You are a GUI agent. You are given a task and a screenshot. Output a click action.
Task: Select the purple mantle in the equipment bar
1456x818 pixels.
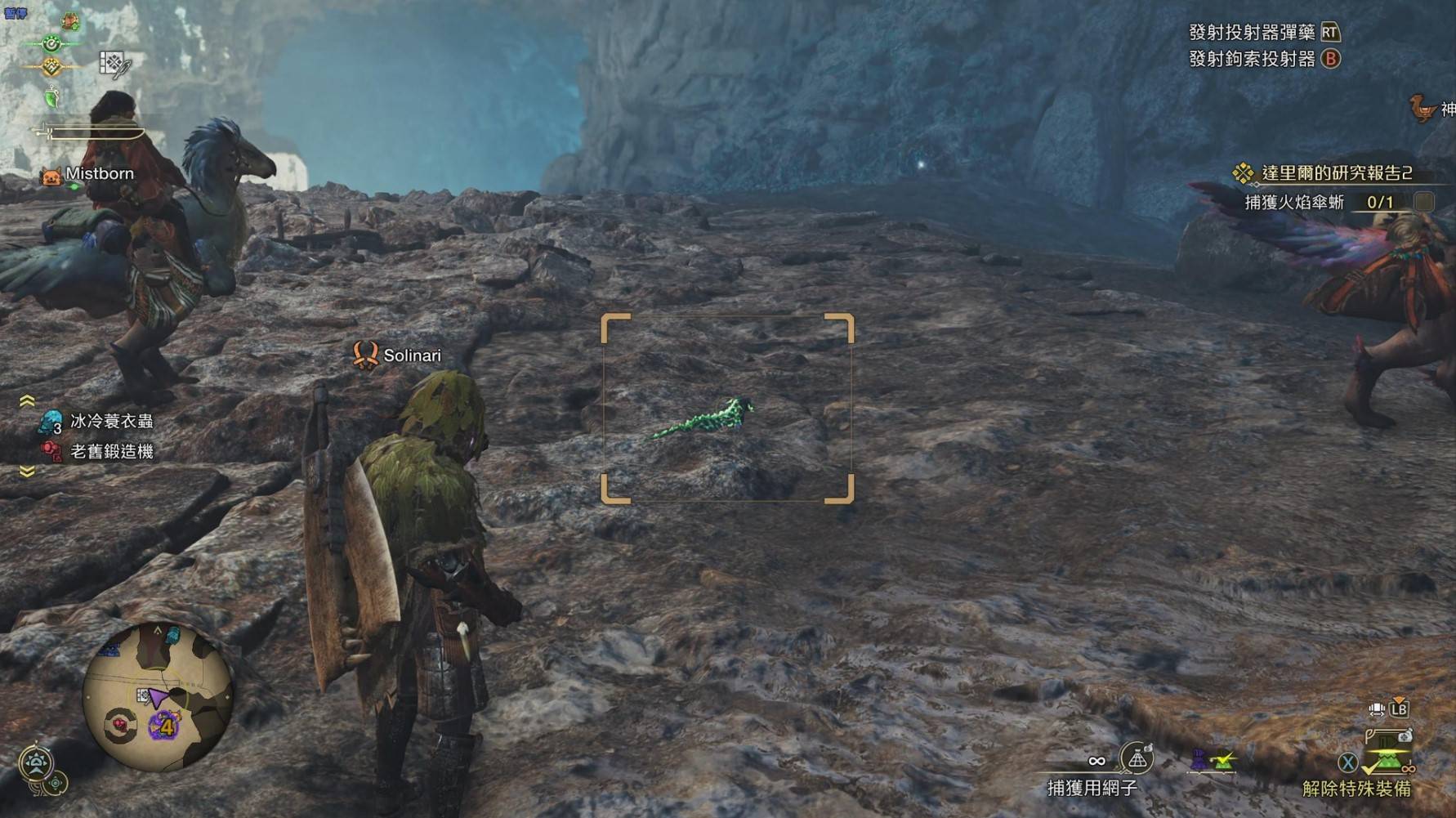[1199, 761]
